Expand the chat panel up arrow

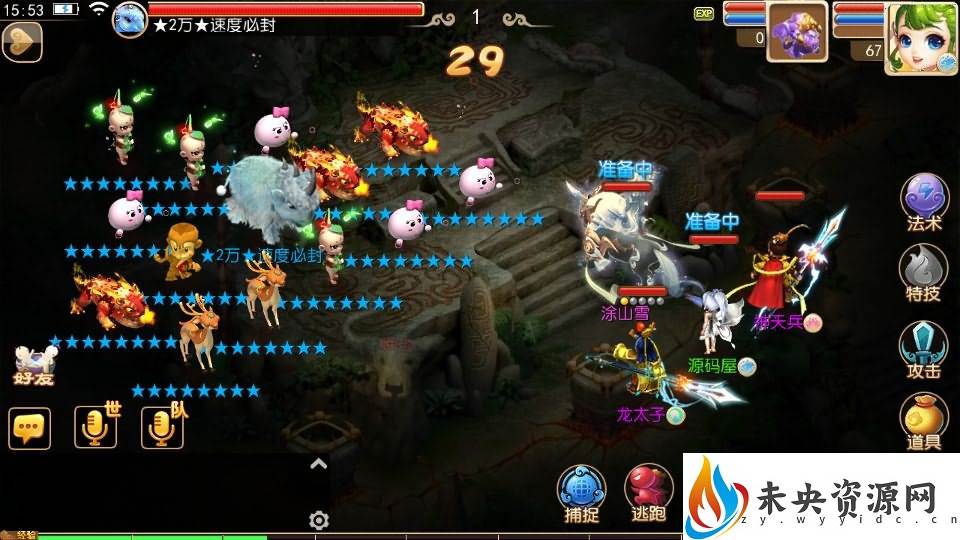click(x=318, y=463)
